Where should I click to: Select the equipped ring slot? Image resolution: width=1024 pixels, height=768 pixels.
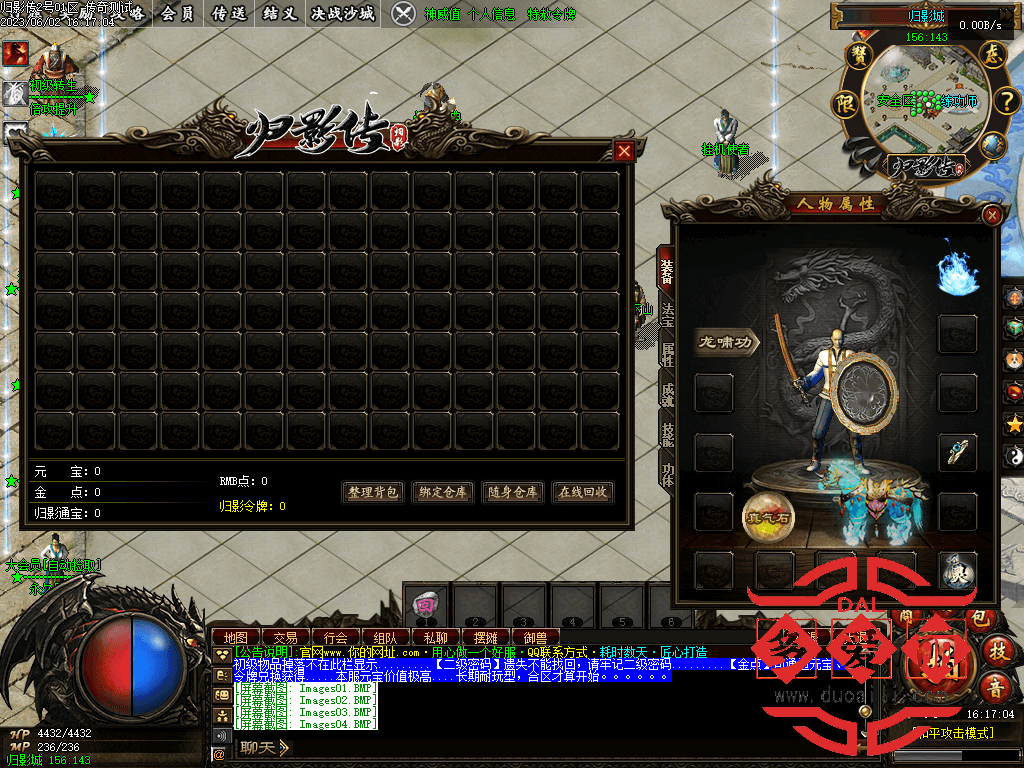click(957, 452)
